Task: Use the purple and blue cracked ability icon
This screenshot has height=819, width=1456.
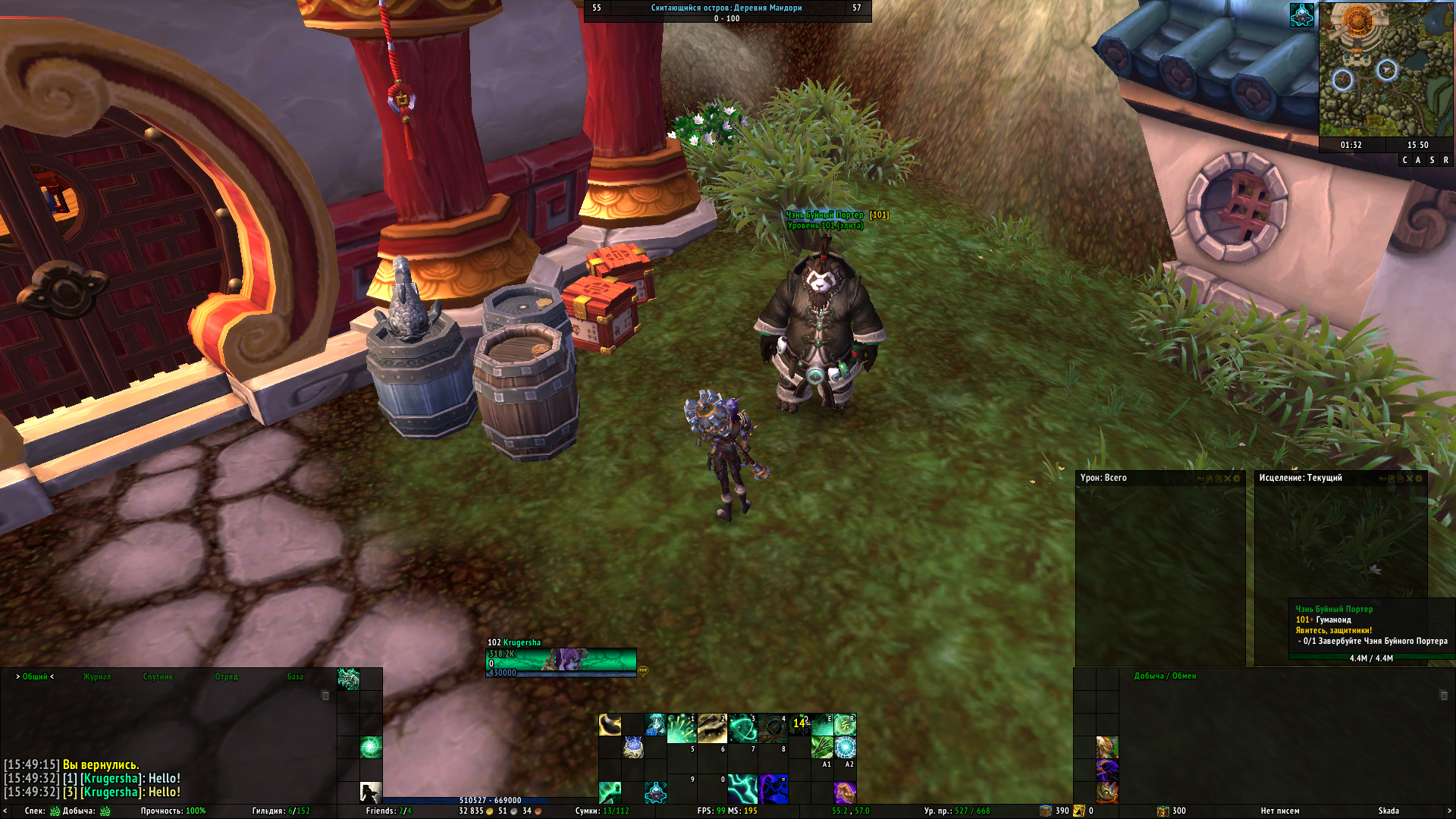Action: tap(773, 789)
